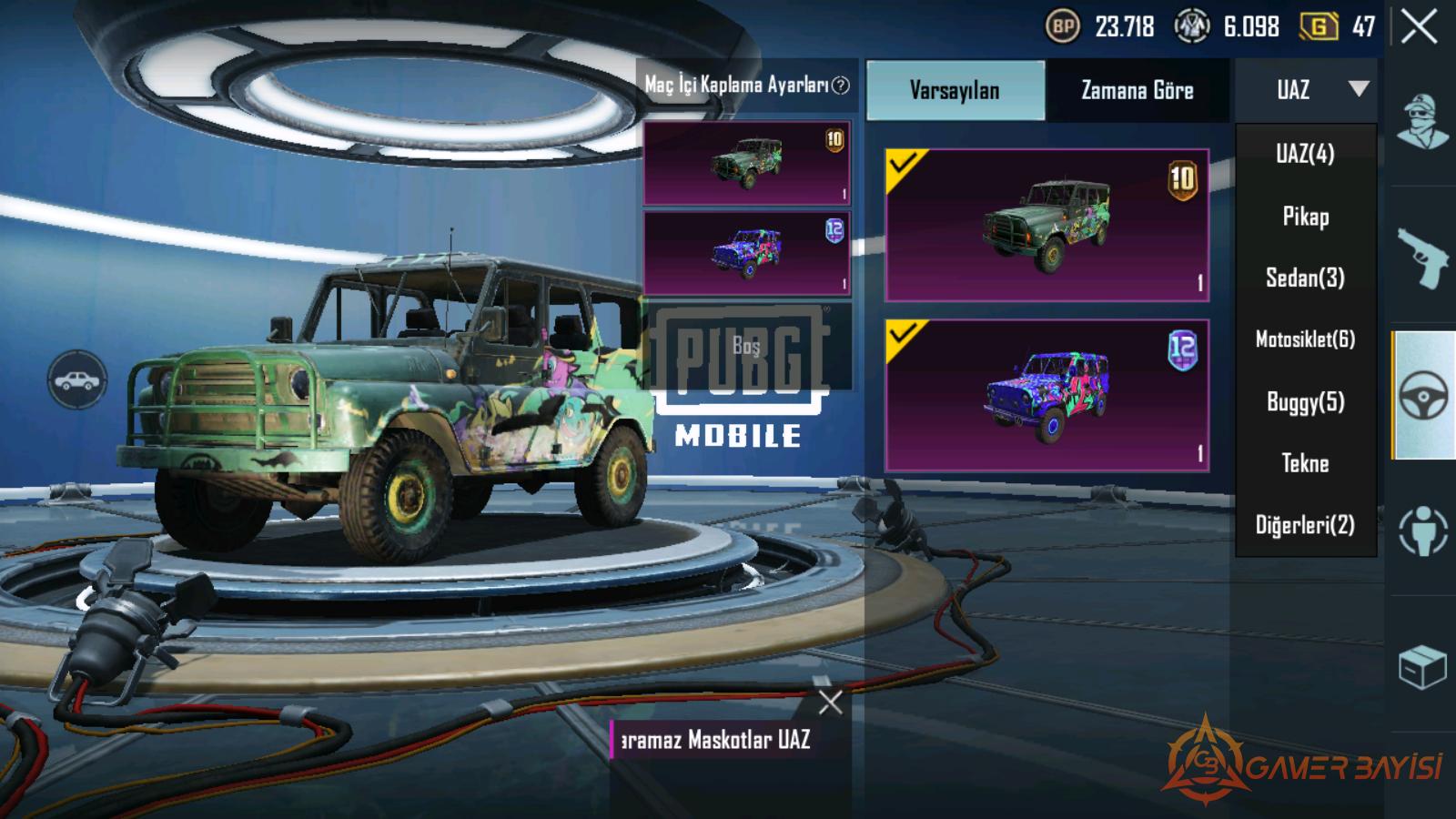Switch to the Zamana Göre tab

tap(1137, 90)
